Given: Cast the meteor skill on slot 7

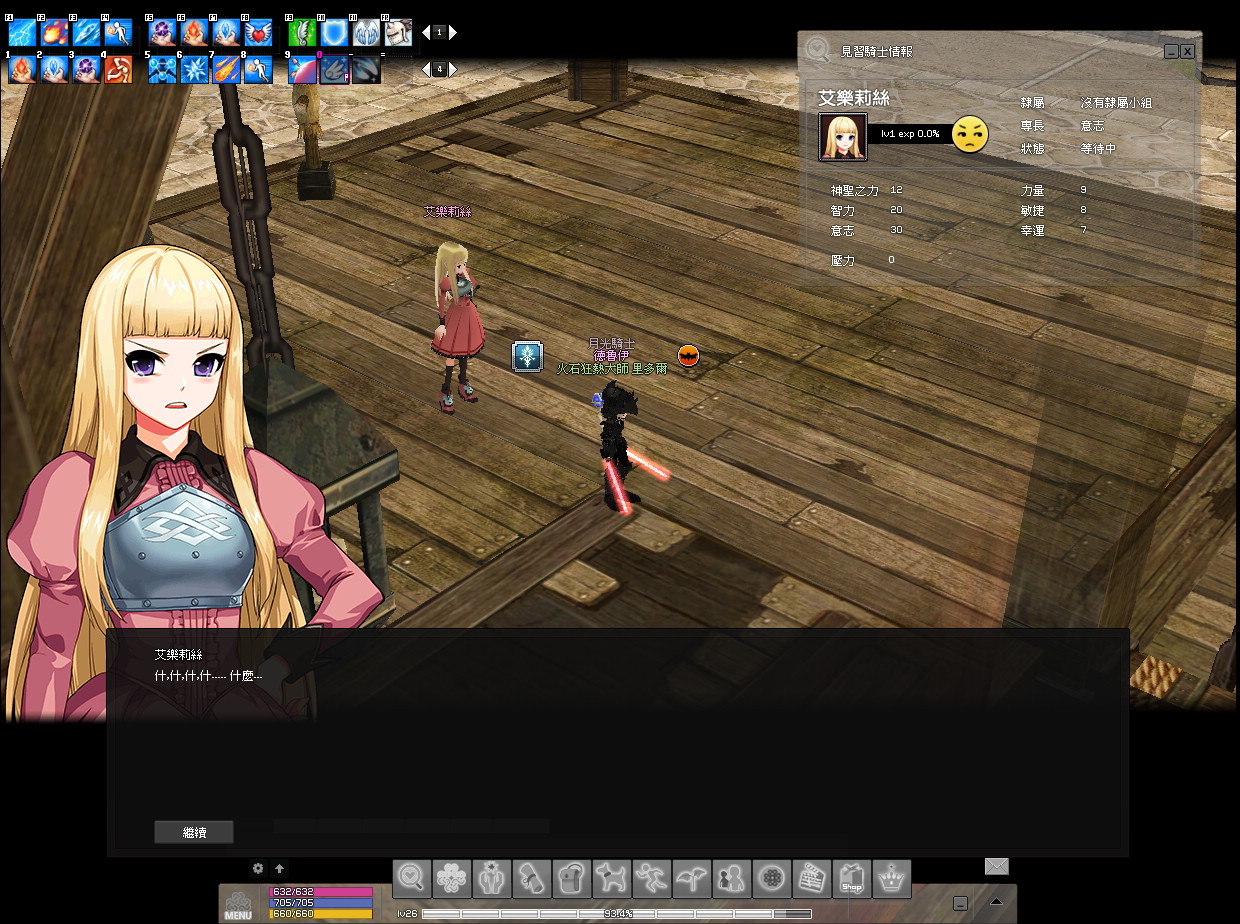Looking at the screenshot, I should pyautogui.click(x=226, y=69).
